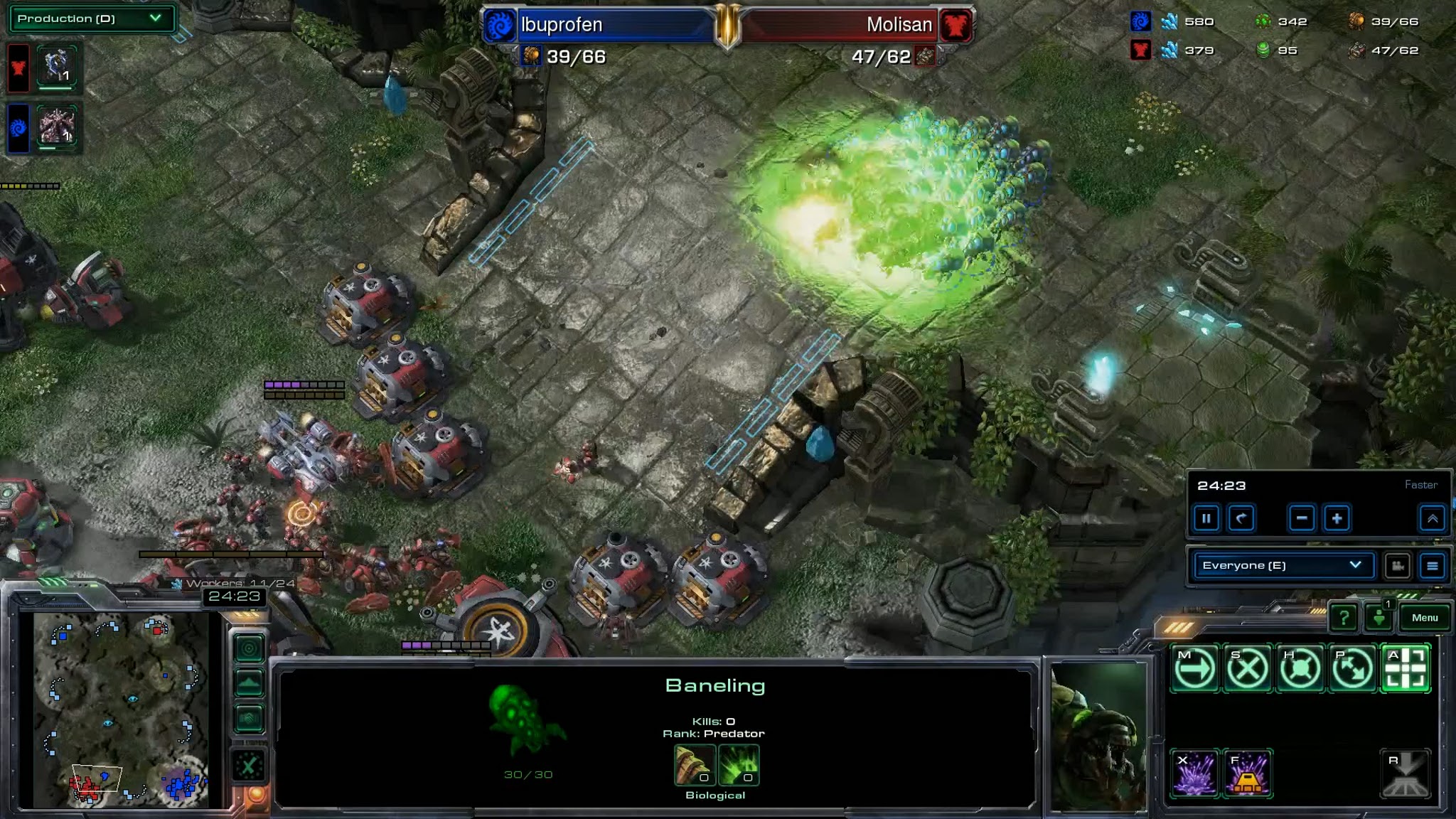Viewport: 1456px width, 819px height.
Task: Trigger the Baneling Explode ability
Action: [x=1194, y=773]
